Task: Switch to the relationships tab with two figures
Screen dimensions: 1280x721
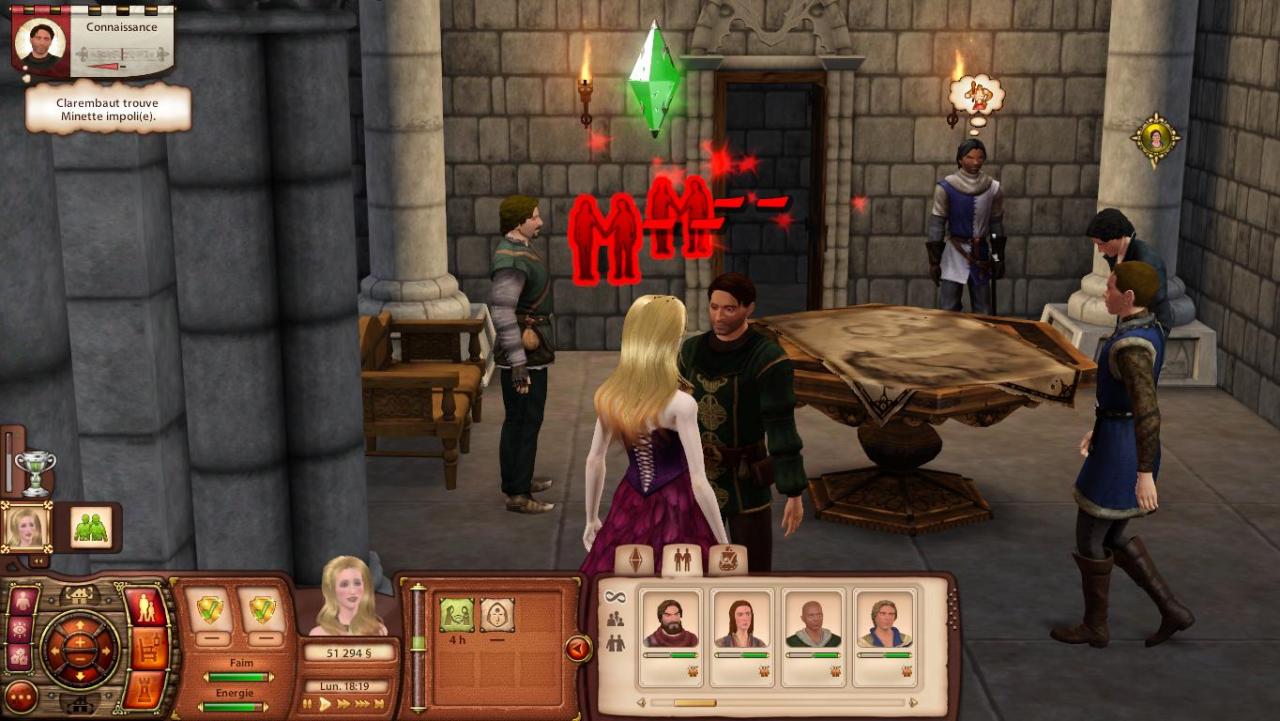Action: 682,560
